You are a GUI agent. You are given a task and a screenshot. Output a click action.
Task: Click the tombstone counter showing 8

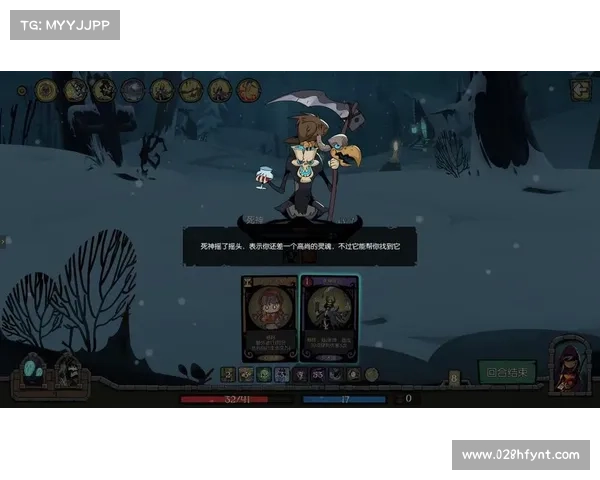(454, 378)
